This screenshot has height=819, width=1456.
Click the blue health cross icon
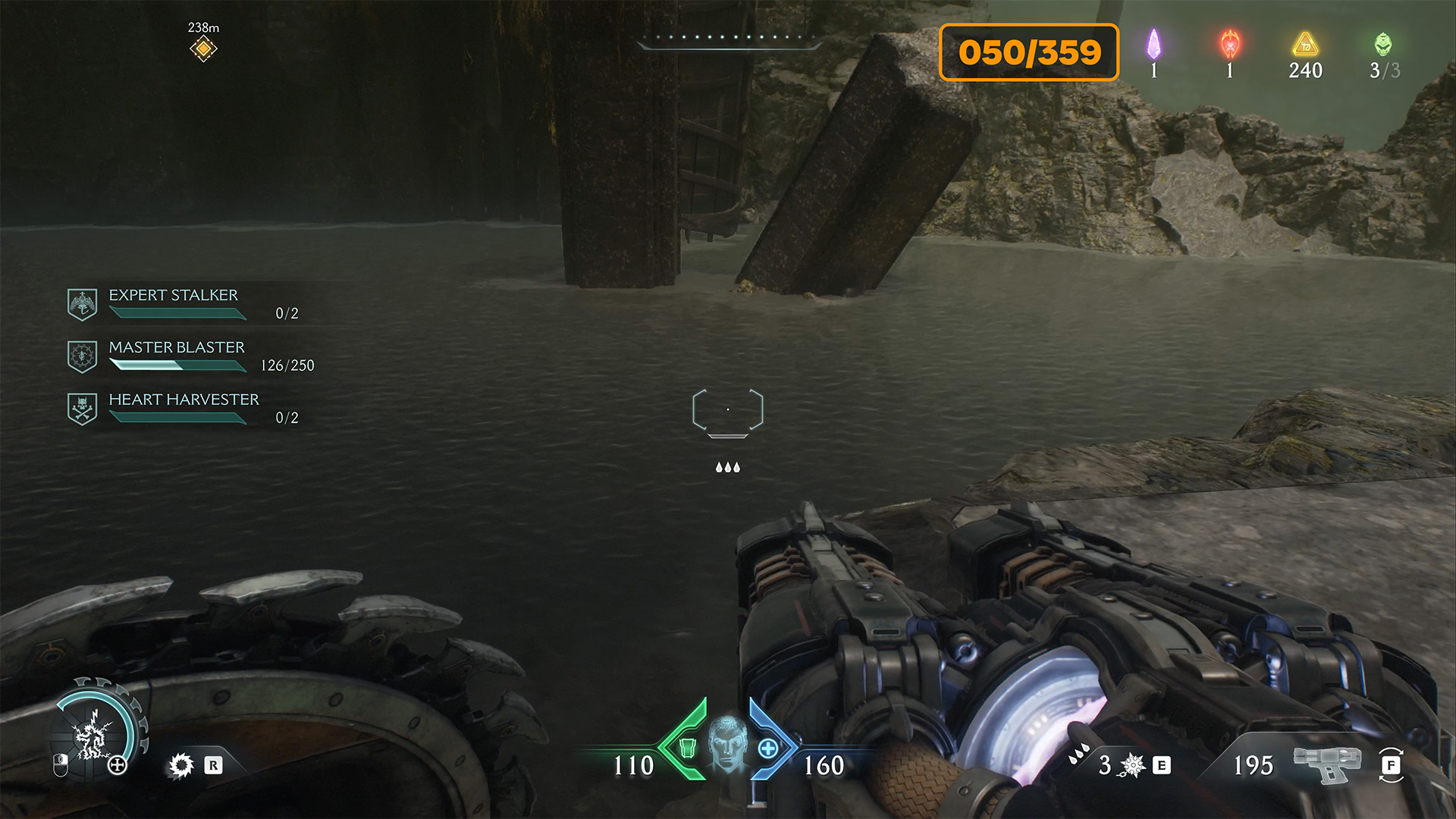click(767, 748)
